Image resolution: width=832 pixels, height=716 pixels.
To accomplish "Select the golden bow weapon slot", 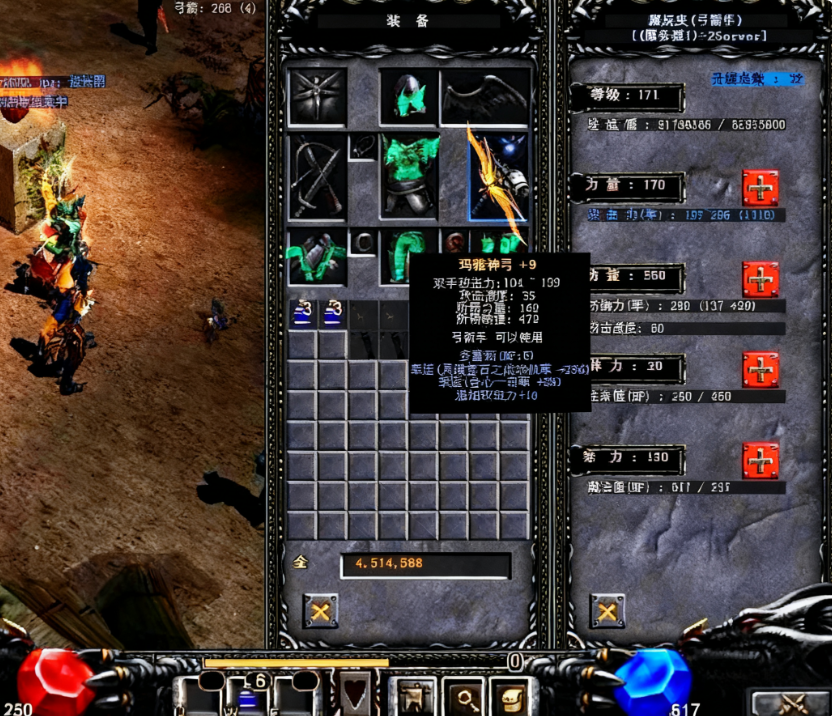I will (498, 176).
